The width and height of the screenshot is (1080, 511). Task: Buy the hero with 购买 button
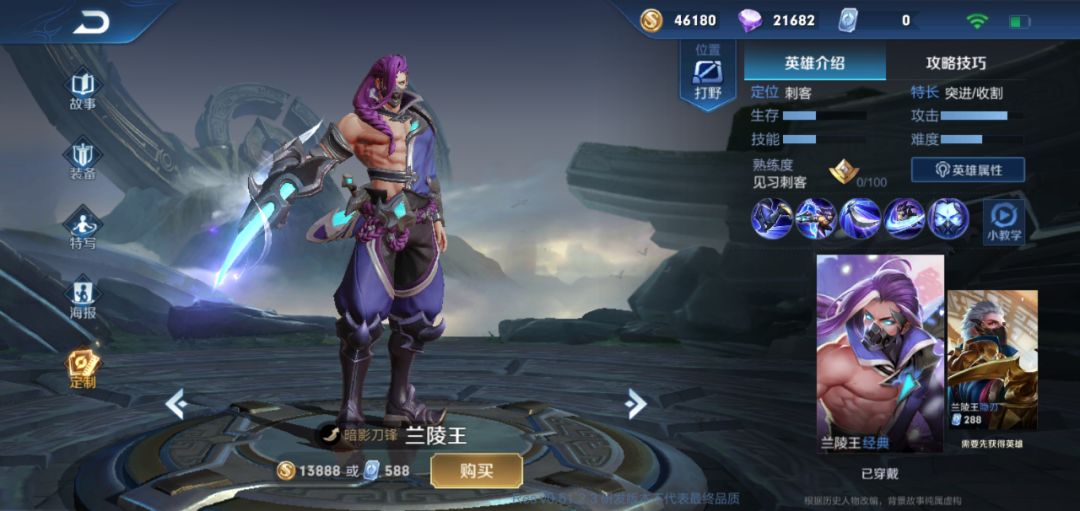(476, 470)
